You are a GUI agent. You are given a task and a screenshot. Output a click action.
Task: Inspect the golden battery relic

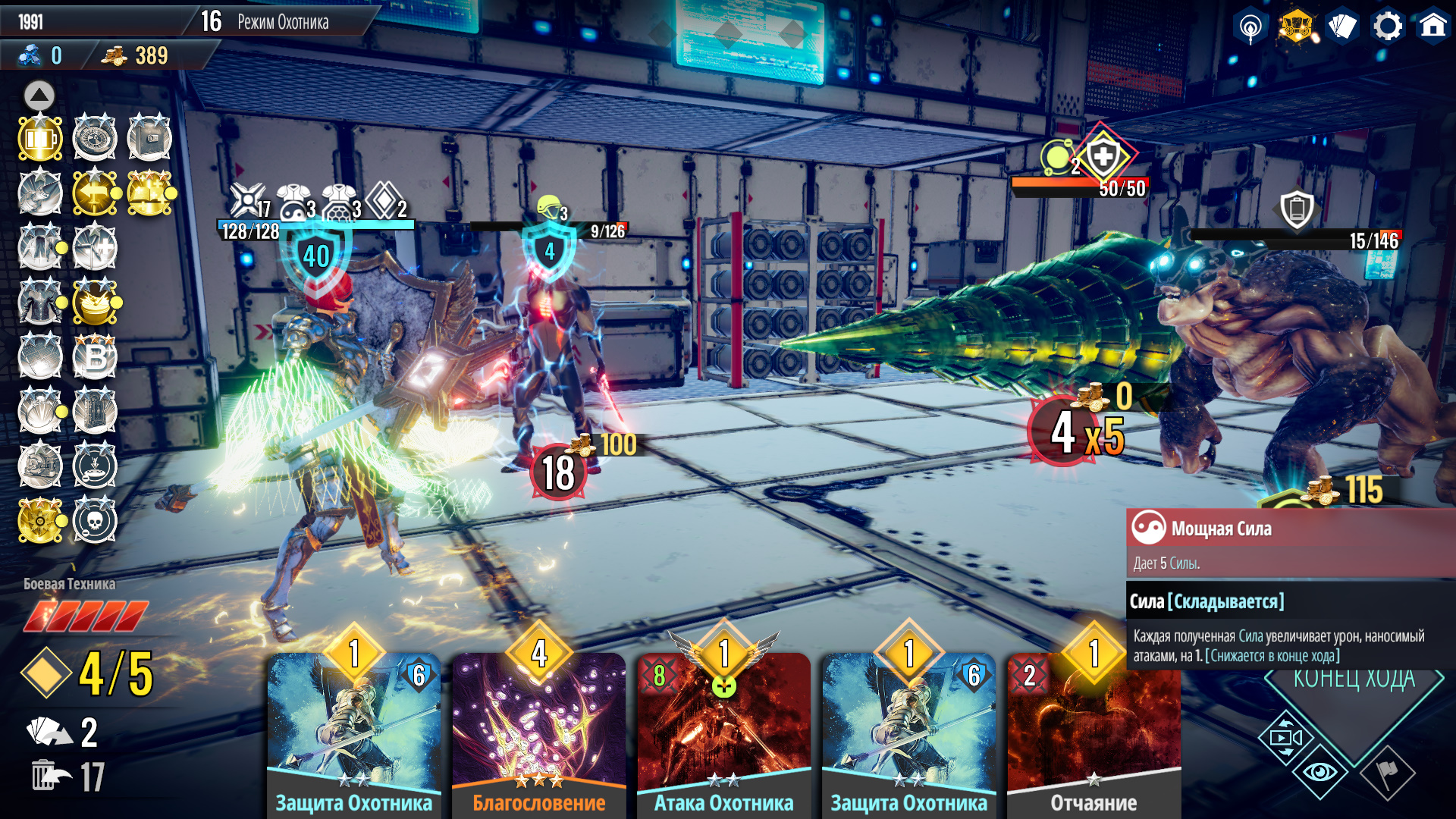point(40,139)
